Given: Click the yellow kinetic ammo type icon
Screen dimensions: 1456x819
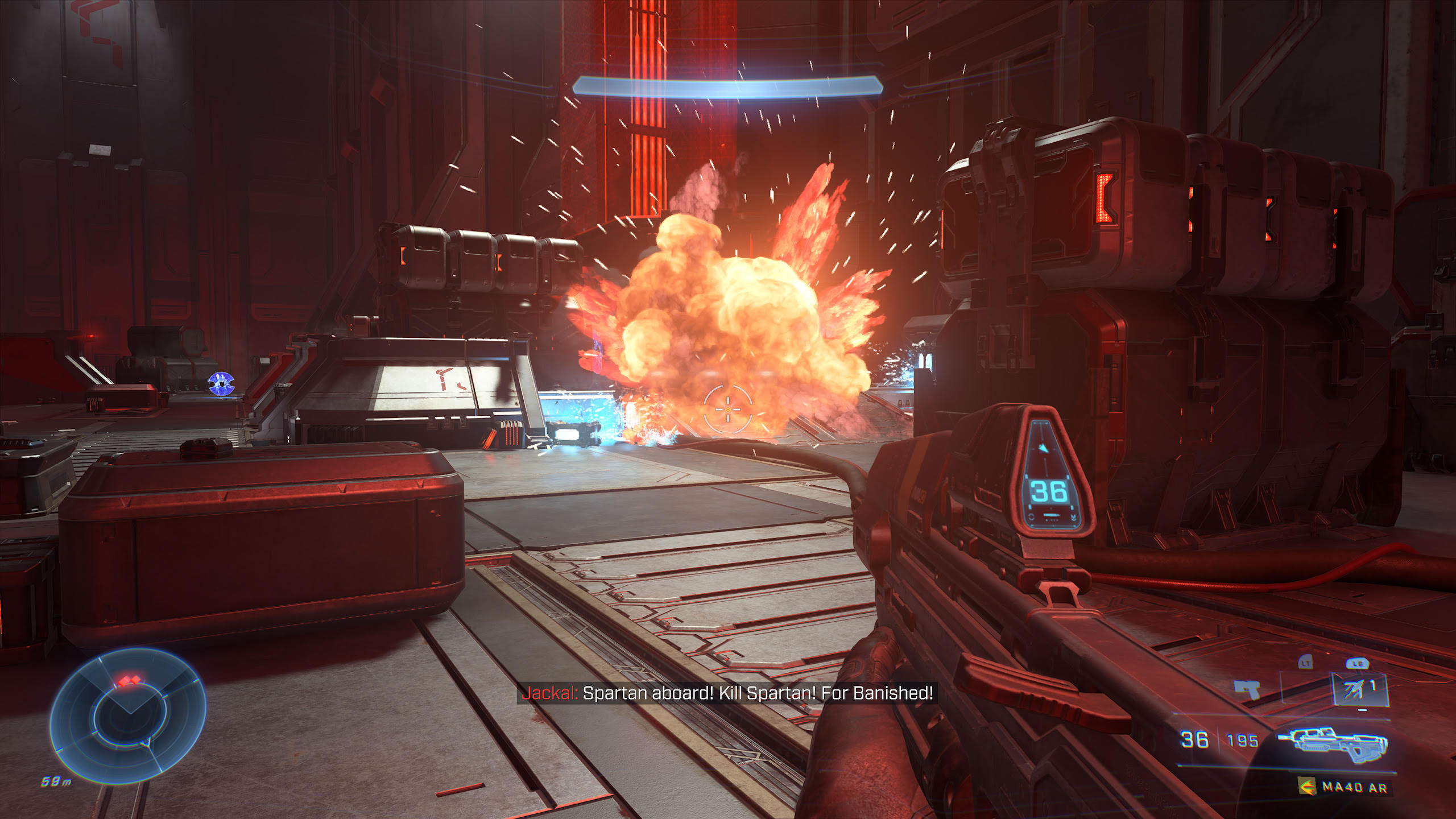Looking at the screenshot, I should [x=1308, y=787].
